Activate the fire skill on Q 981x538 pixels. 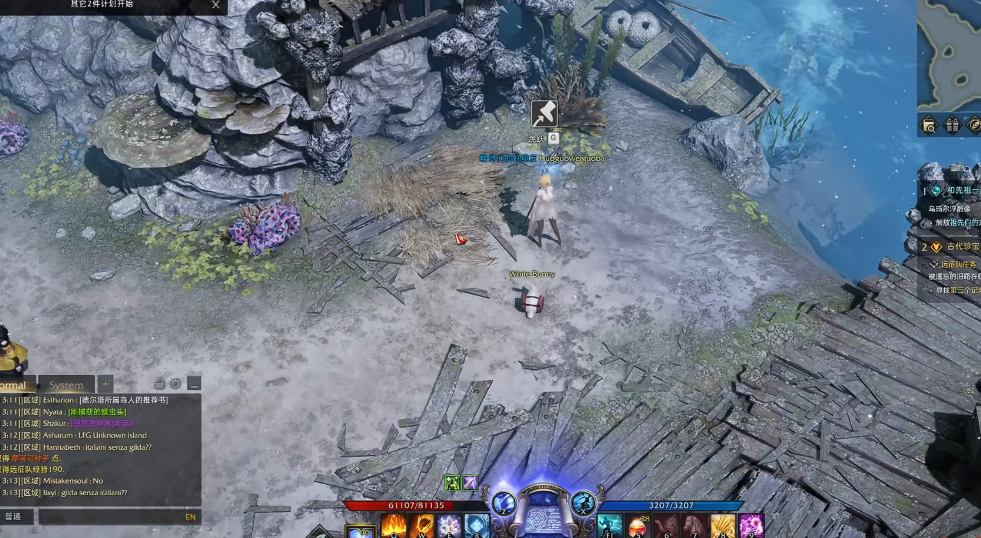pos(393,526)
